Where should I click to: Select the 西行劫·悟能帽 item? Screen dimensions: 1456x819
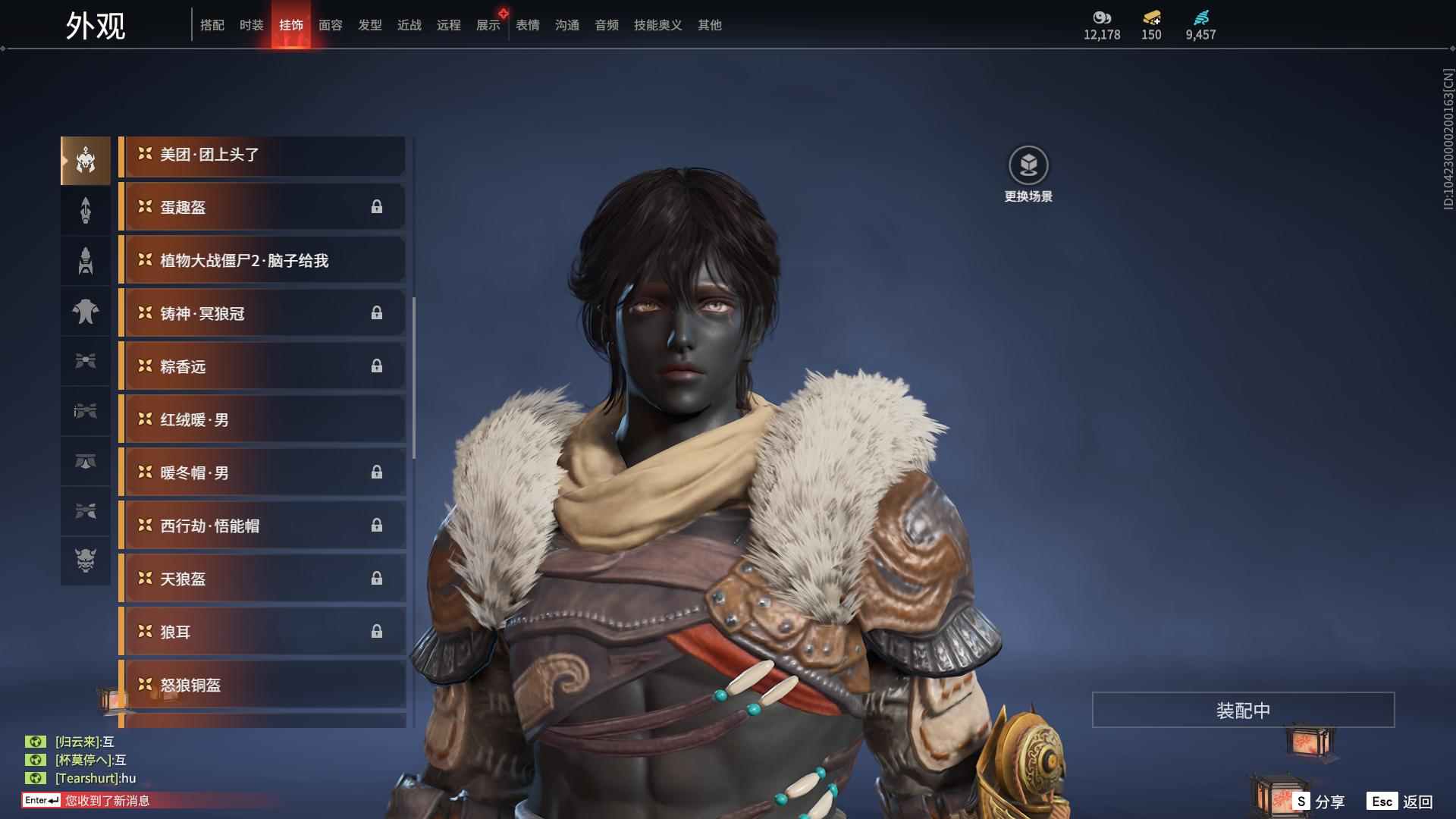tap(262, 526)
